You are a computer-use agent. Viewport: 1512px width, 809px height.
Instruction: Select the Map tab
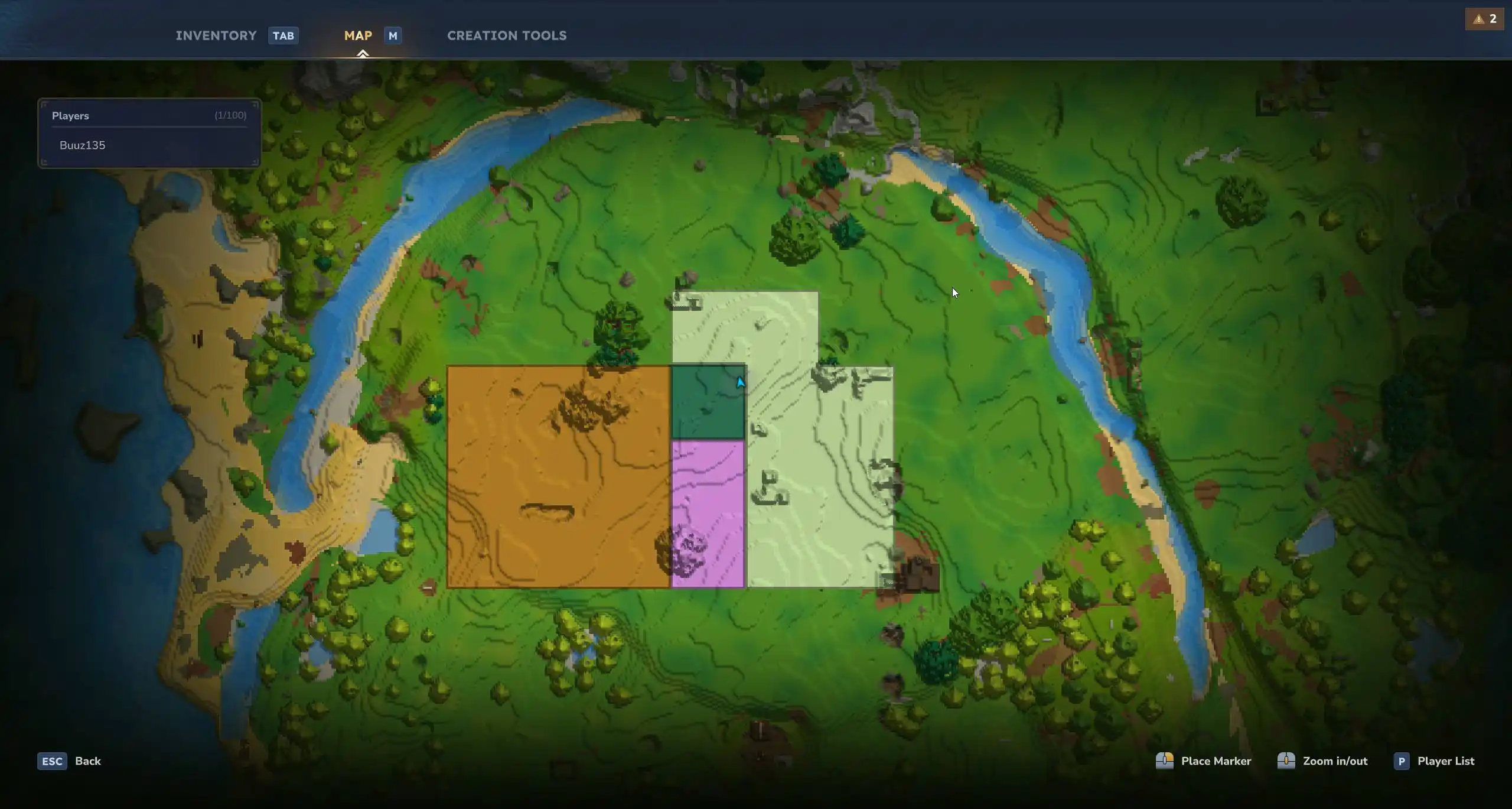coord(357,35)
